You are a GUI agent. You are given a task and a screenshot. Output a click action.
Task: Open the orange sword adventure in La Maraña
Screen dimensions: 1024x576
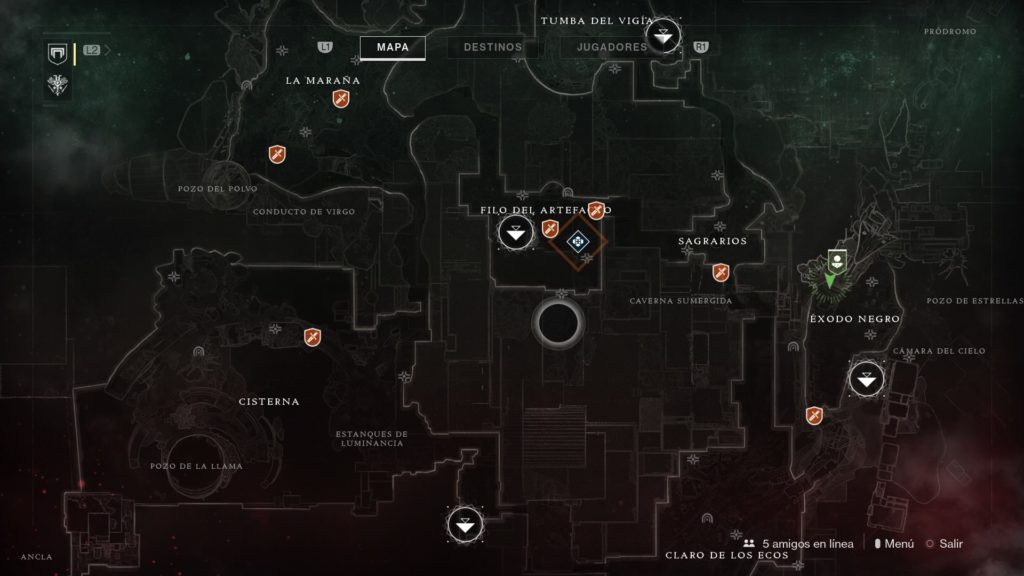click(341, 100)
